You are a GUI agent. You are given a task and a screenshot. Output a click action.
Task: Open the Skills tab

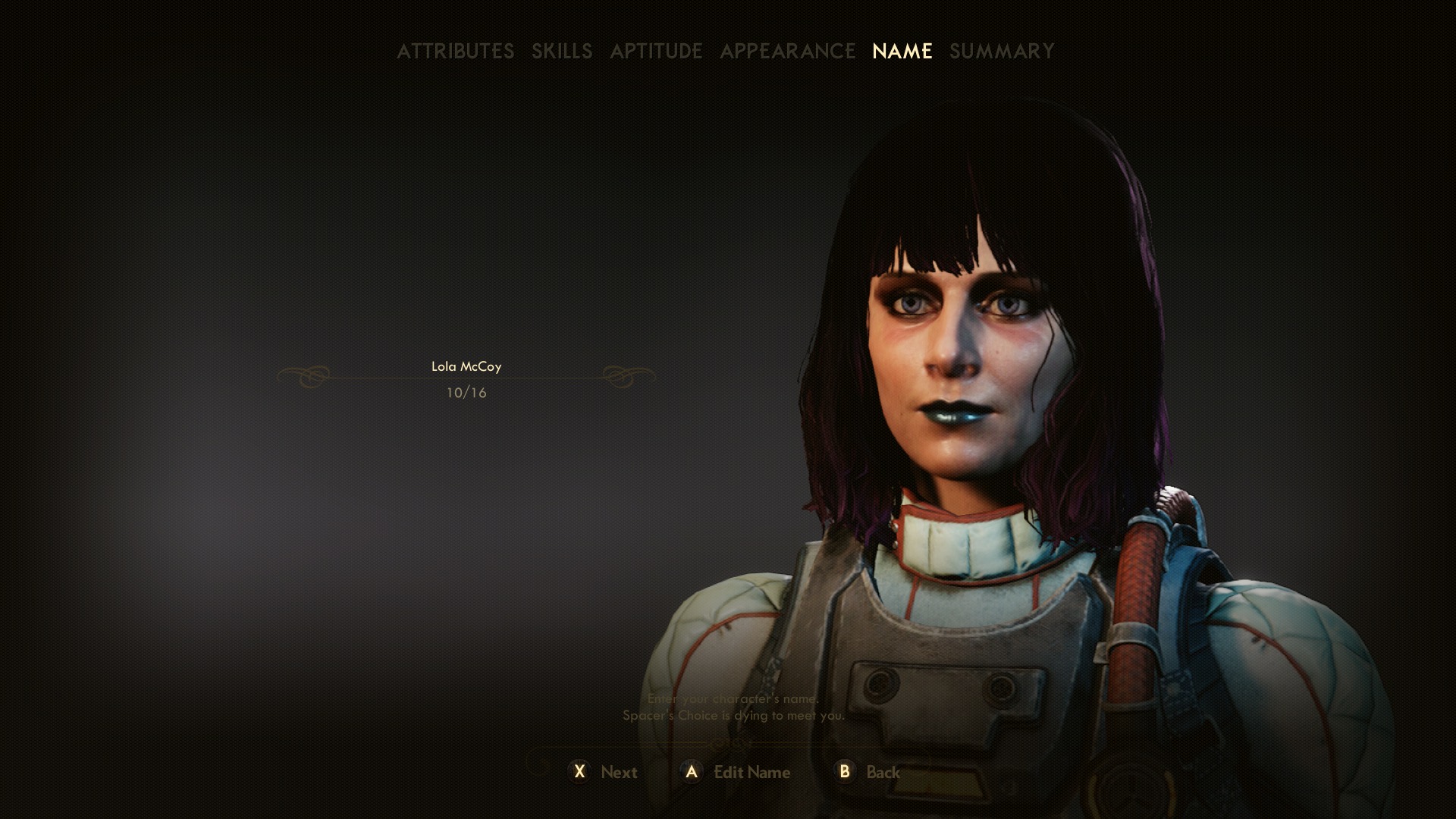[561, 51]
